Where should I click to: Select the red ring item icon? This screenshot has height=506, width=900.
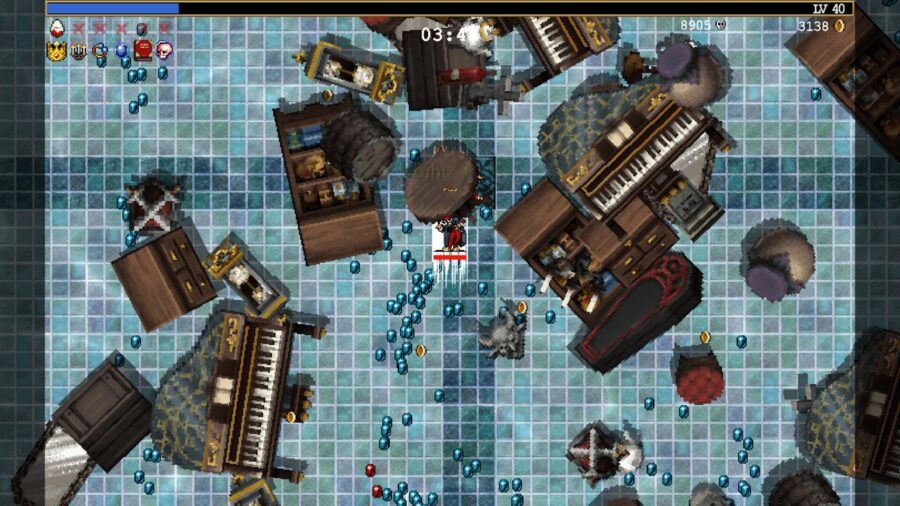pyautogui.click(x=100, y=49)
